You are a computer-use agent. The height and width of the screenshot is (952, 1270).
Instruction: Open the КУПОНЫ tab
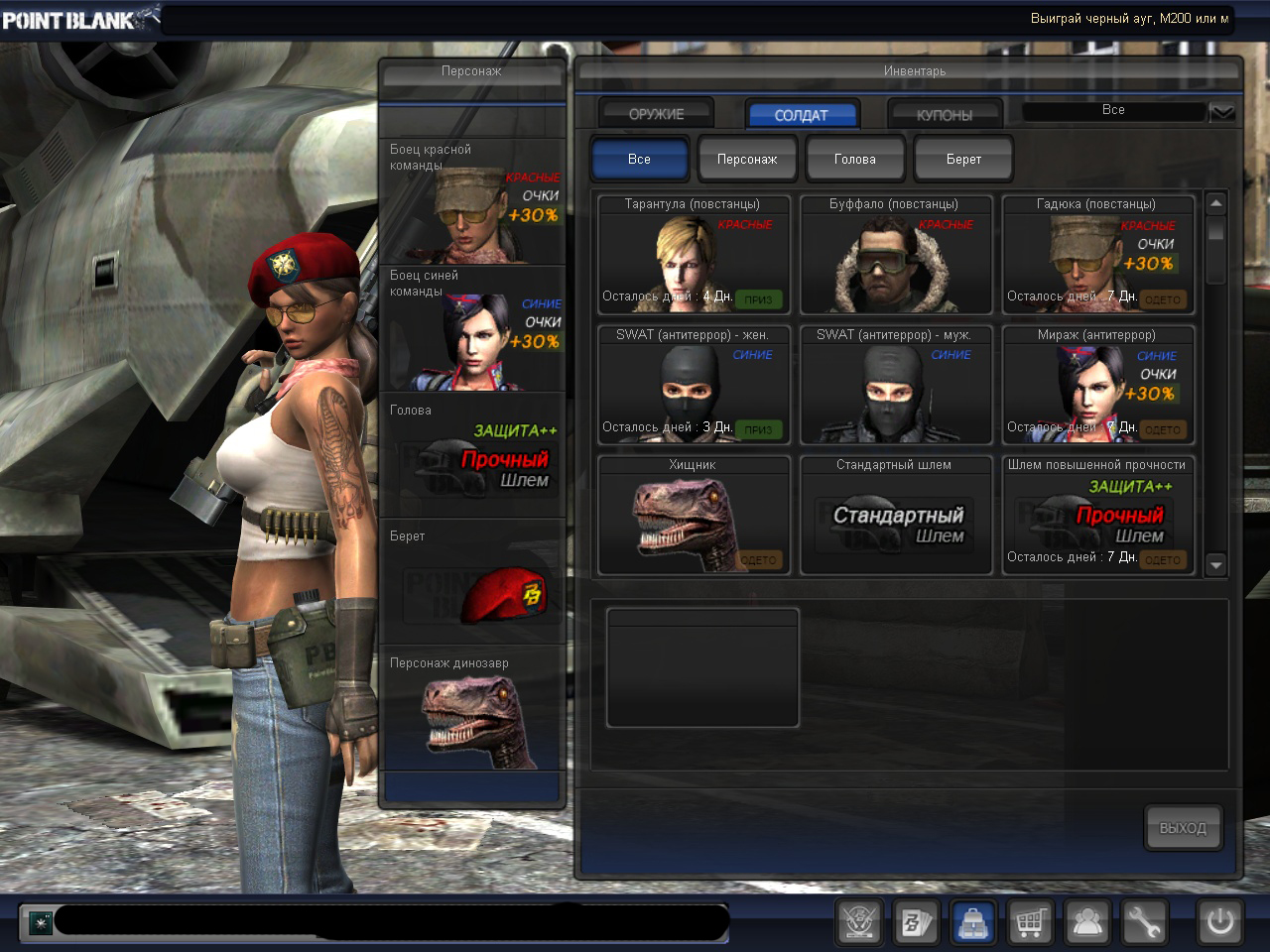(944, 115)
